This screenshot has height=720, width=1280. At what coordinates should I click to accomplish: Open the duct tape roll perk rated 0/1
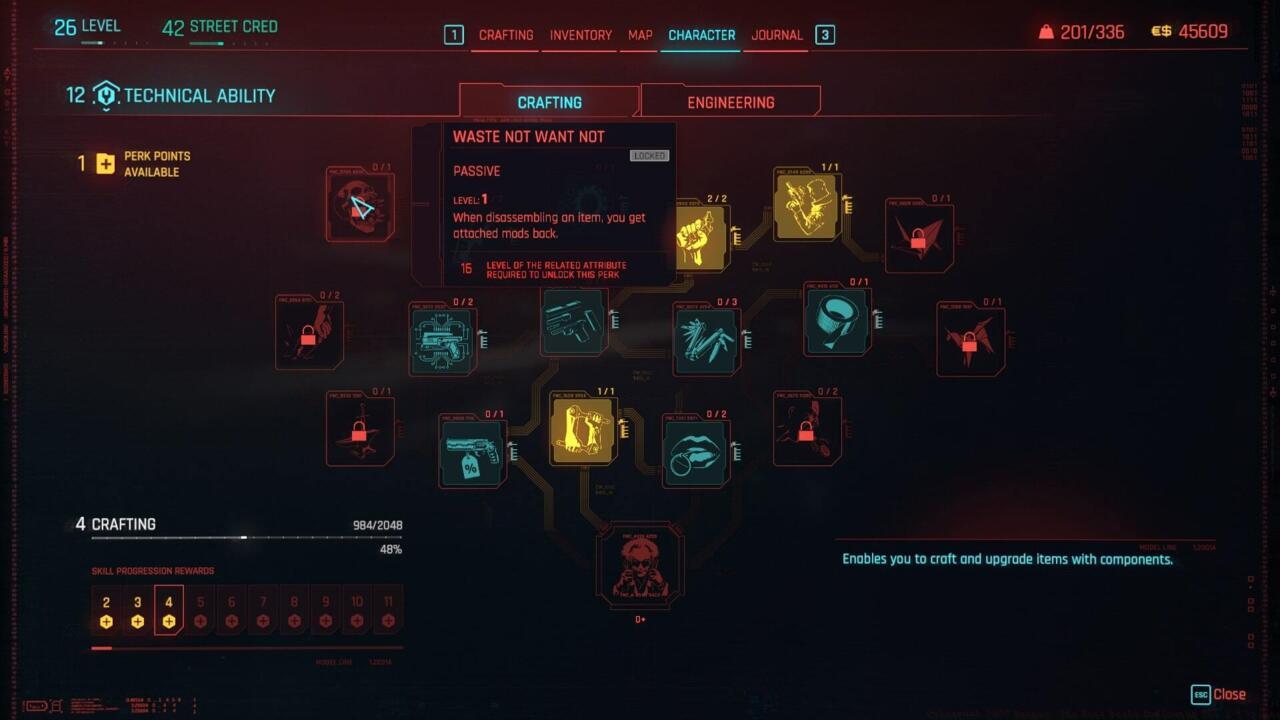coord(836,322)
